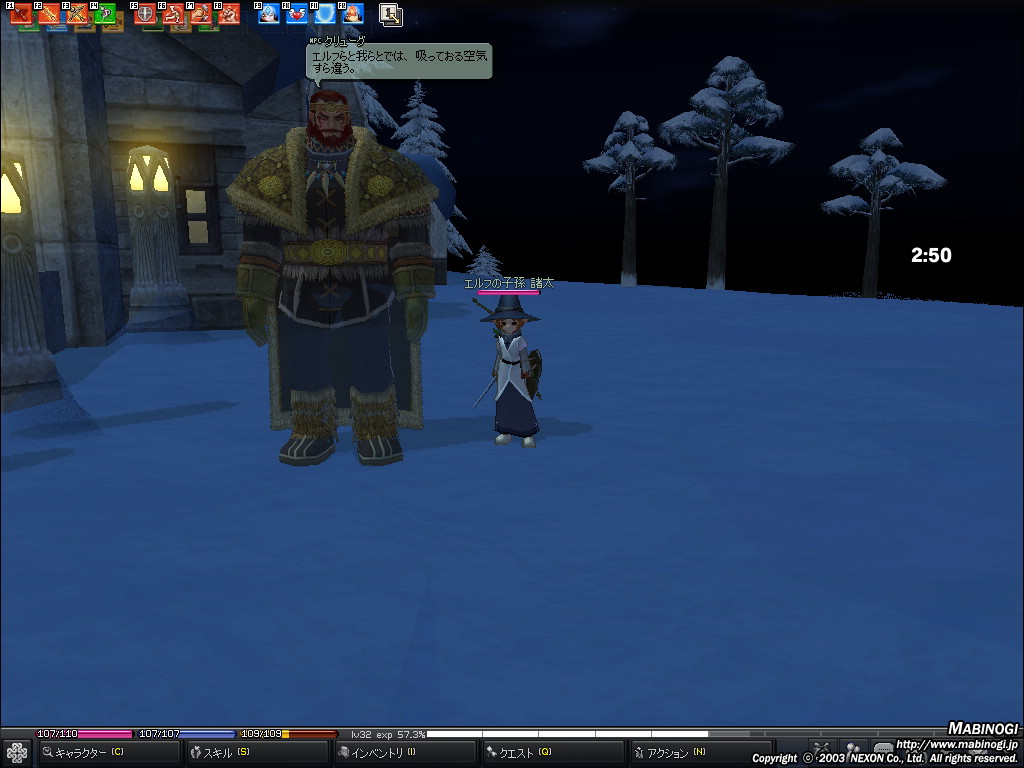Image resolution: width=1024 pixels, height=768 pixels.
Task: Activate the F1 red bow skill
Action: click(x=21, y=15)
